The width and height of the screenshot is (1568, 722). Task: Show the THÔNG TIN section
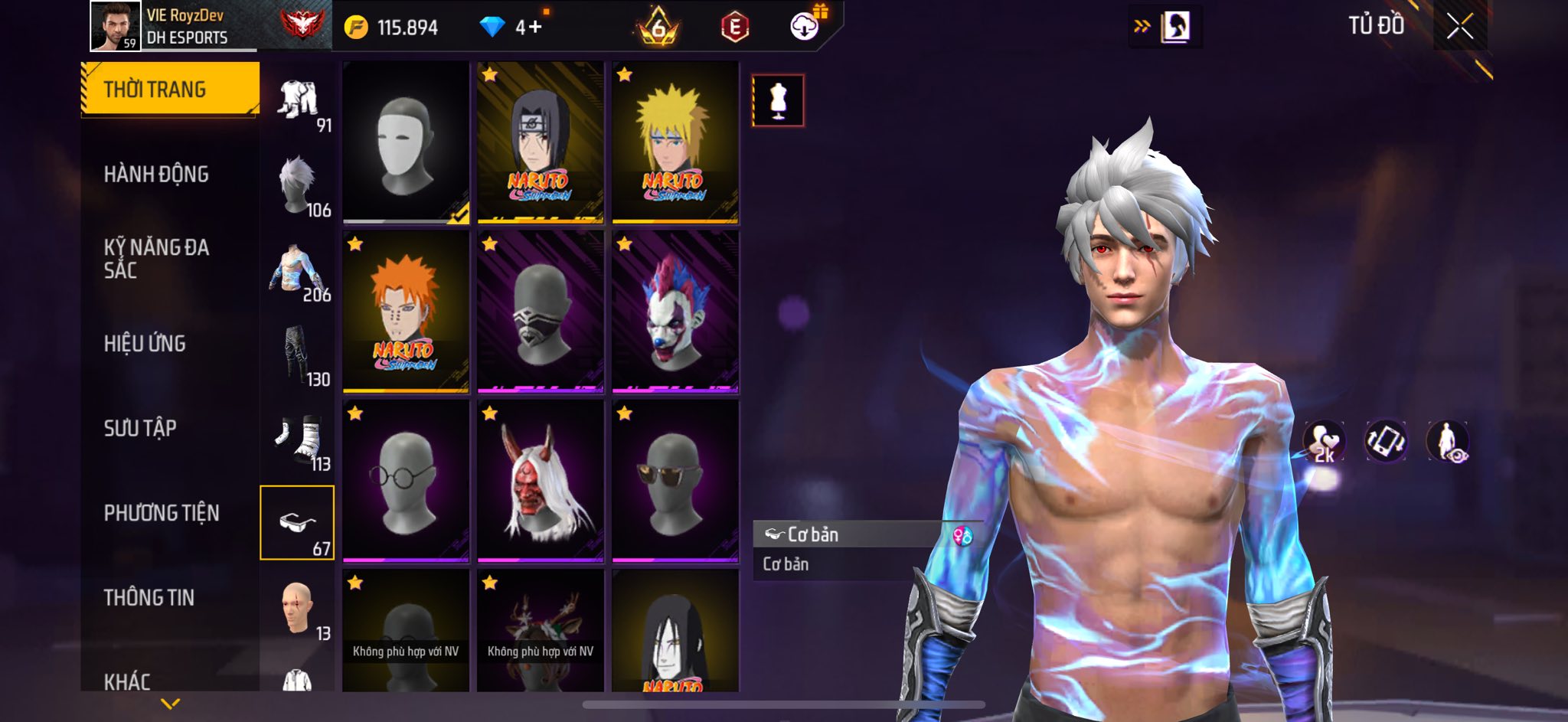(149, 597)
